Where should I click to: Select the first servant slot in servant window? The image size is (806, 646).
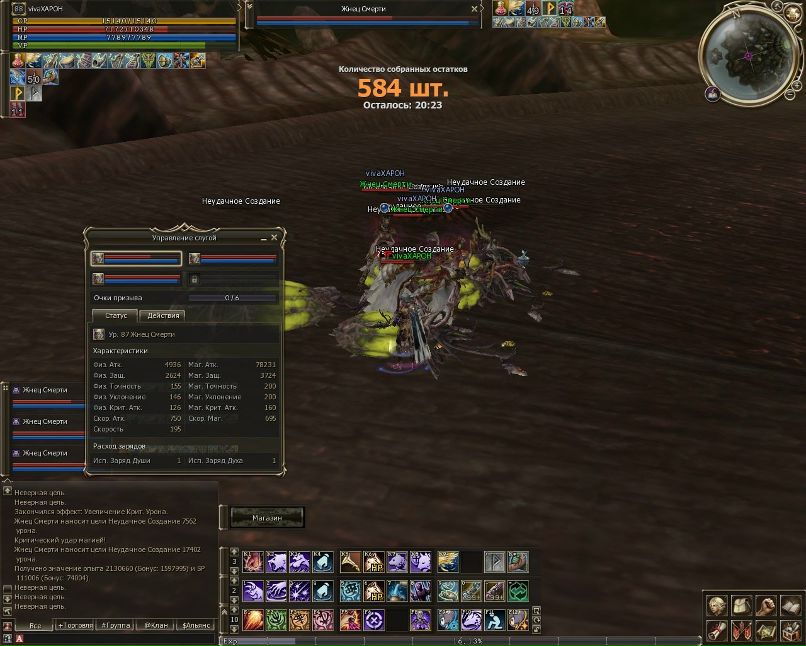pyautogui.click(x=137, y=258)
